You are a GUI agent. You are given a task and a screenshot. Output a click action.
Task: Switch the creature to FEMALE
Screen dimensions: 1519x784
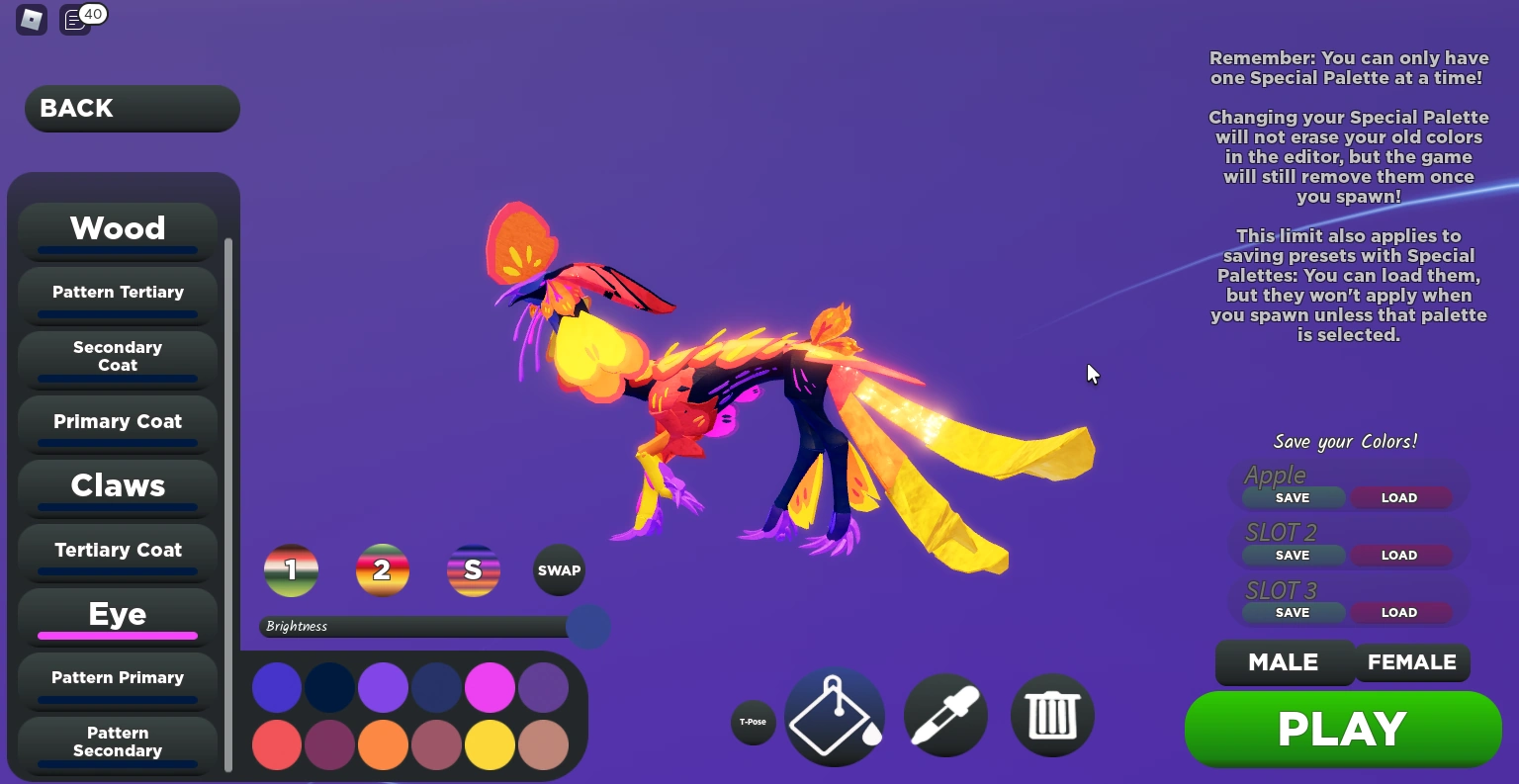(x=1412, y=662)
